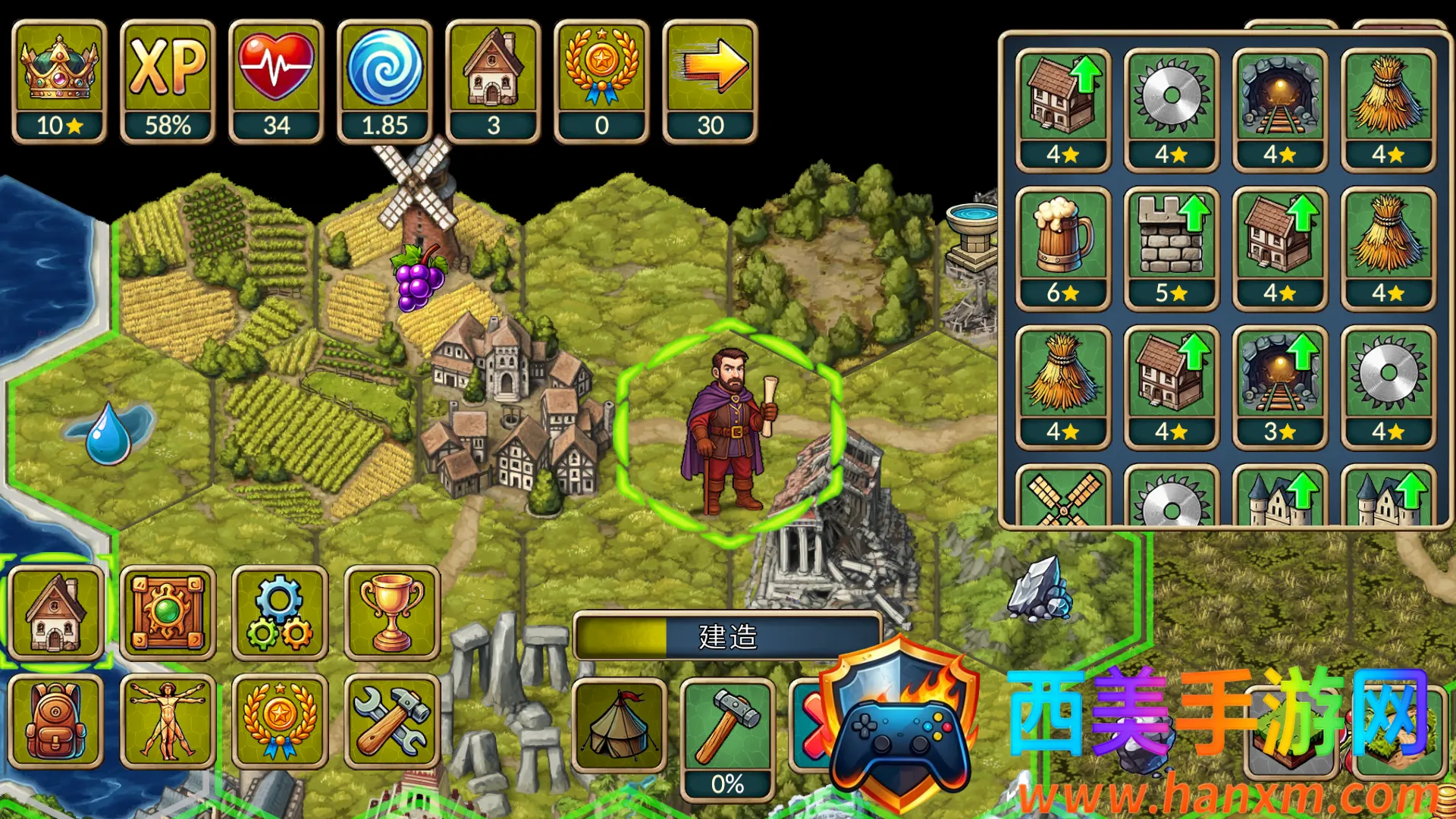Viewport: 1456px width, 819px height.
Task: Show the Vitruvian man character sheet
Action: [168, 721]
